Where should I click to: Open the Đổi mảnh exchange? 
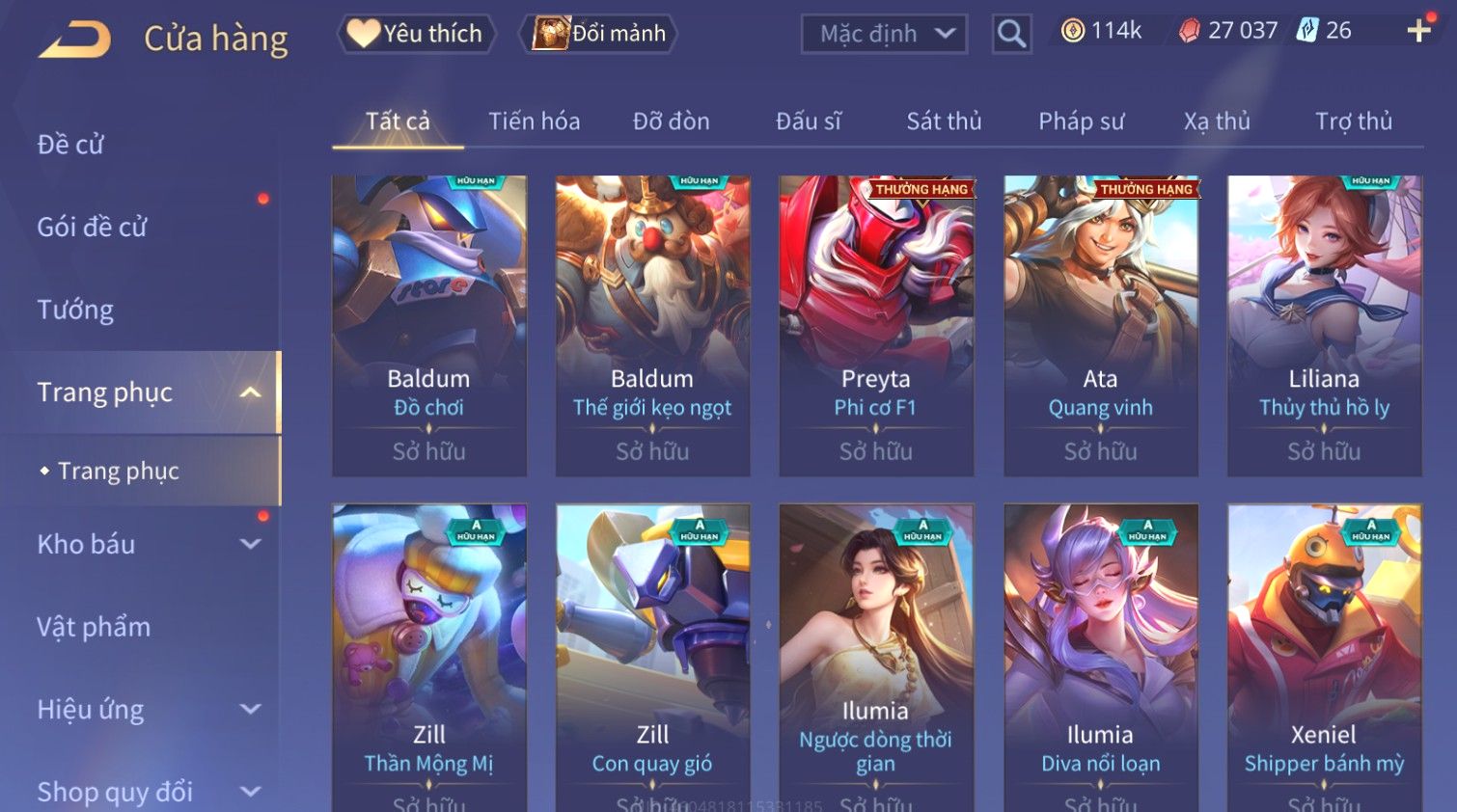[599, 34]
